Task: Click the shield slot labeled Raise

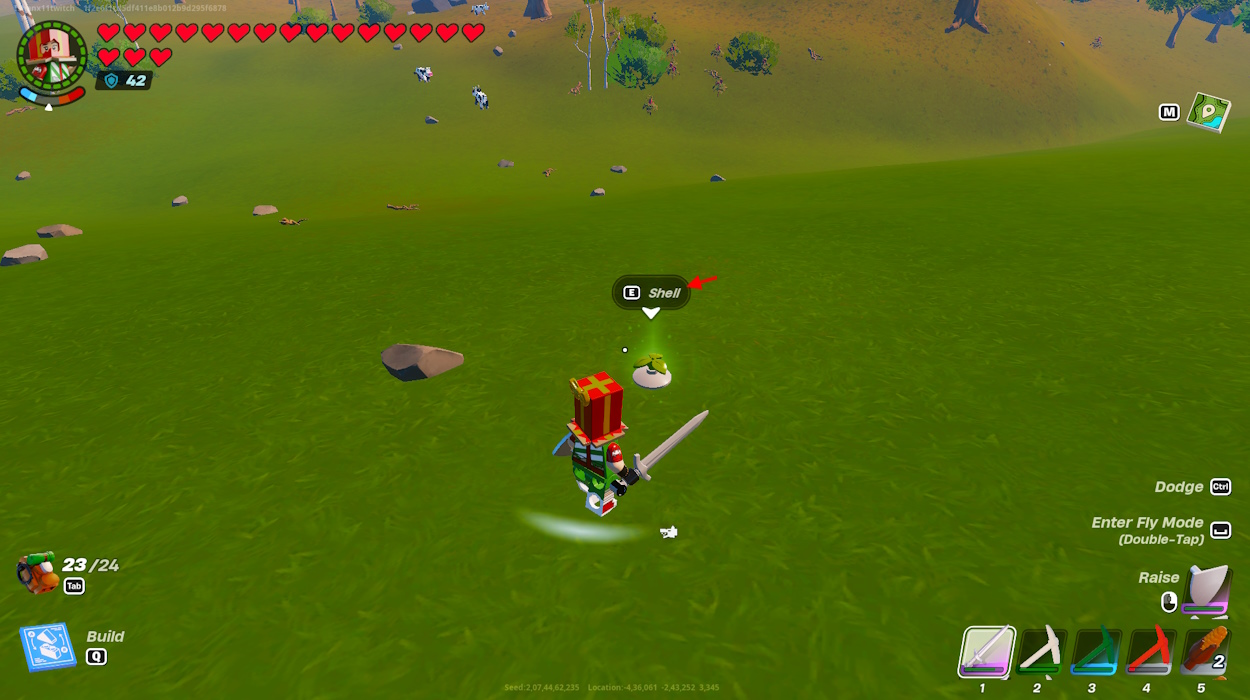Action: click(1207, 592)
